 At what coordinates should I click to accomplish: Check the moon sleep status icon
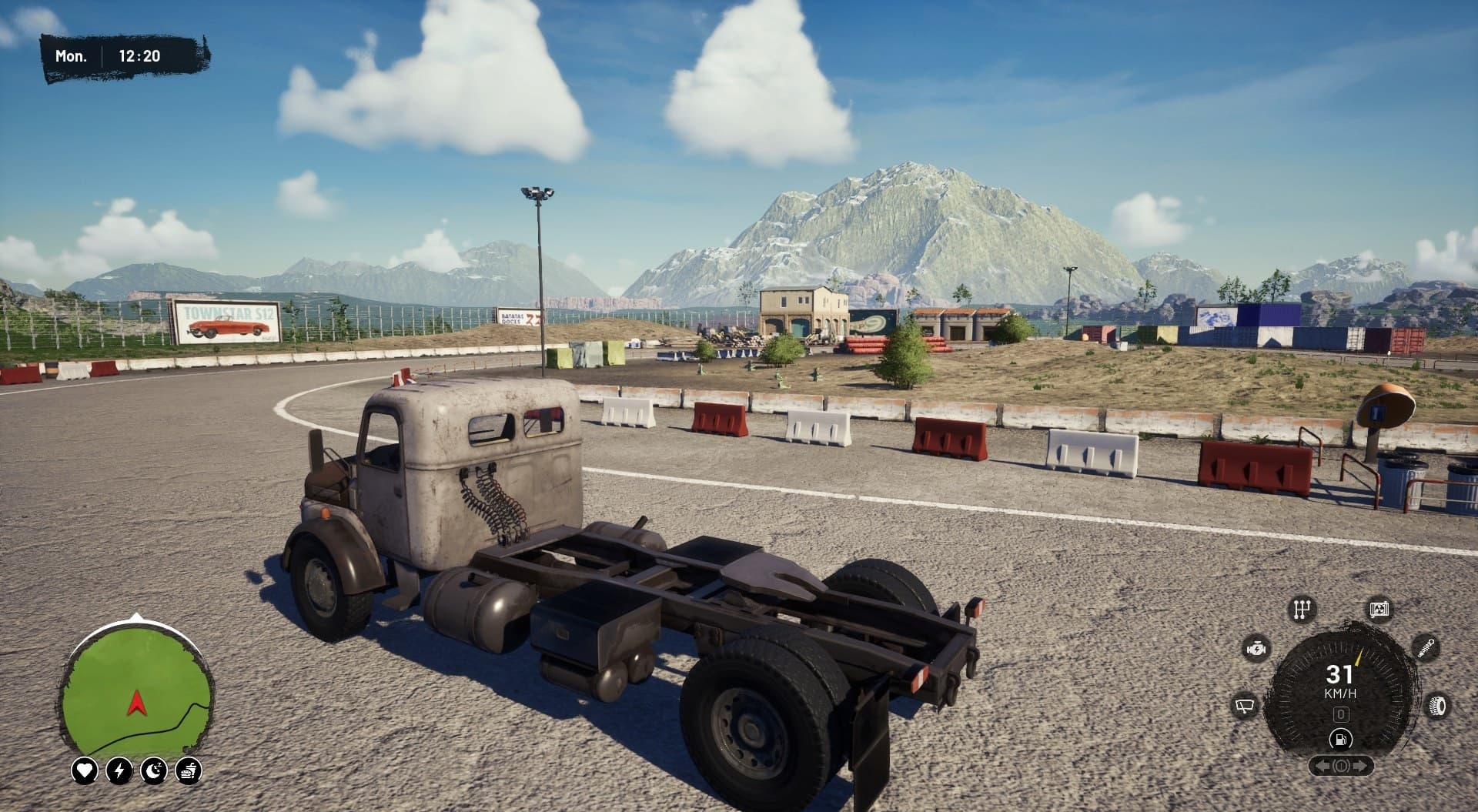[x=154, y=770]
